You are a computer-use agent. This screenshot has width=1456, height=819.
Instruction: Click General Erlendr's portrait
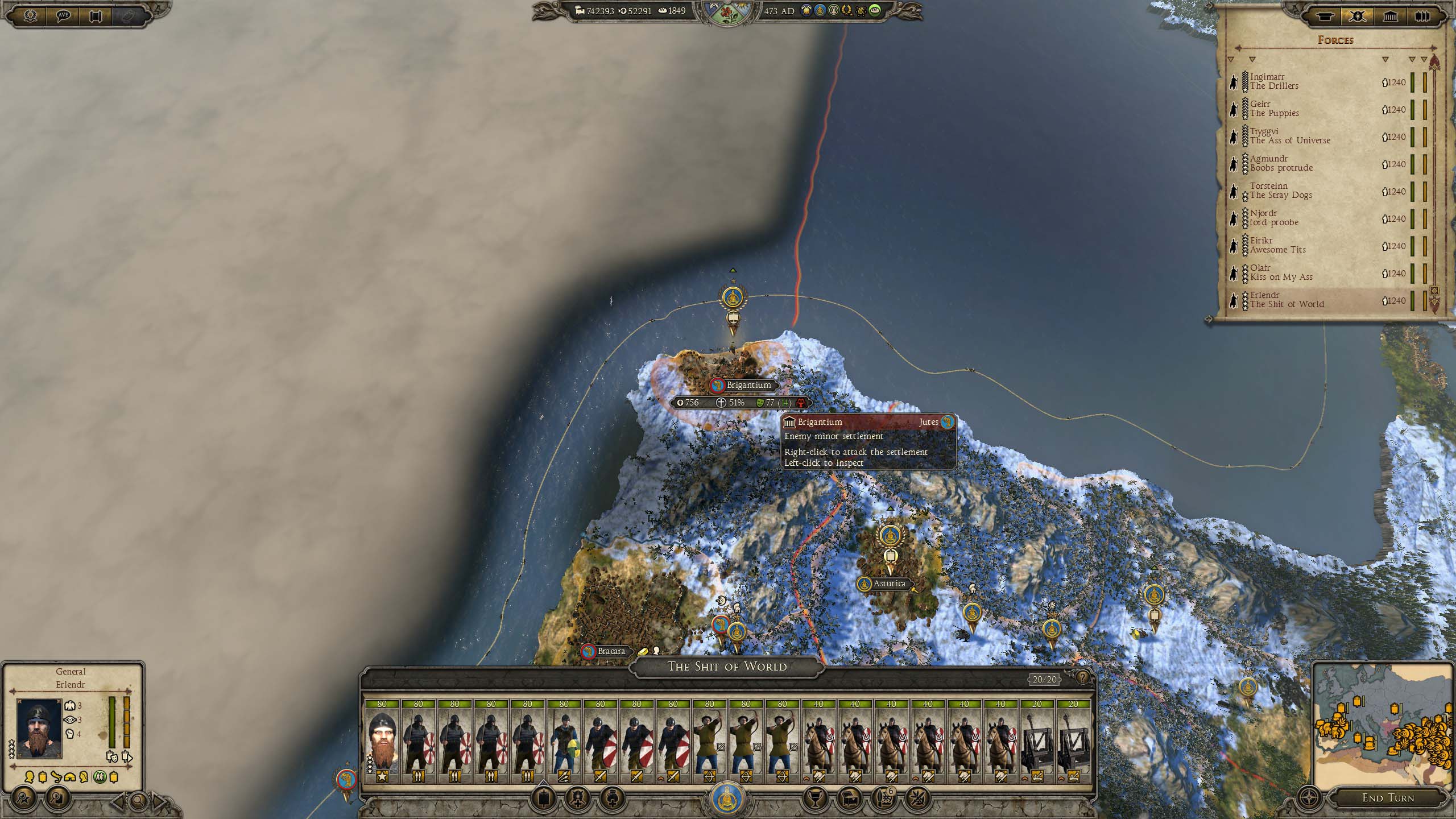[x=39, y=729]
